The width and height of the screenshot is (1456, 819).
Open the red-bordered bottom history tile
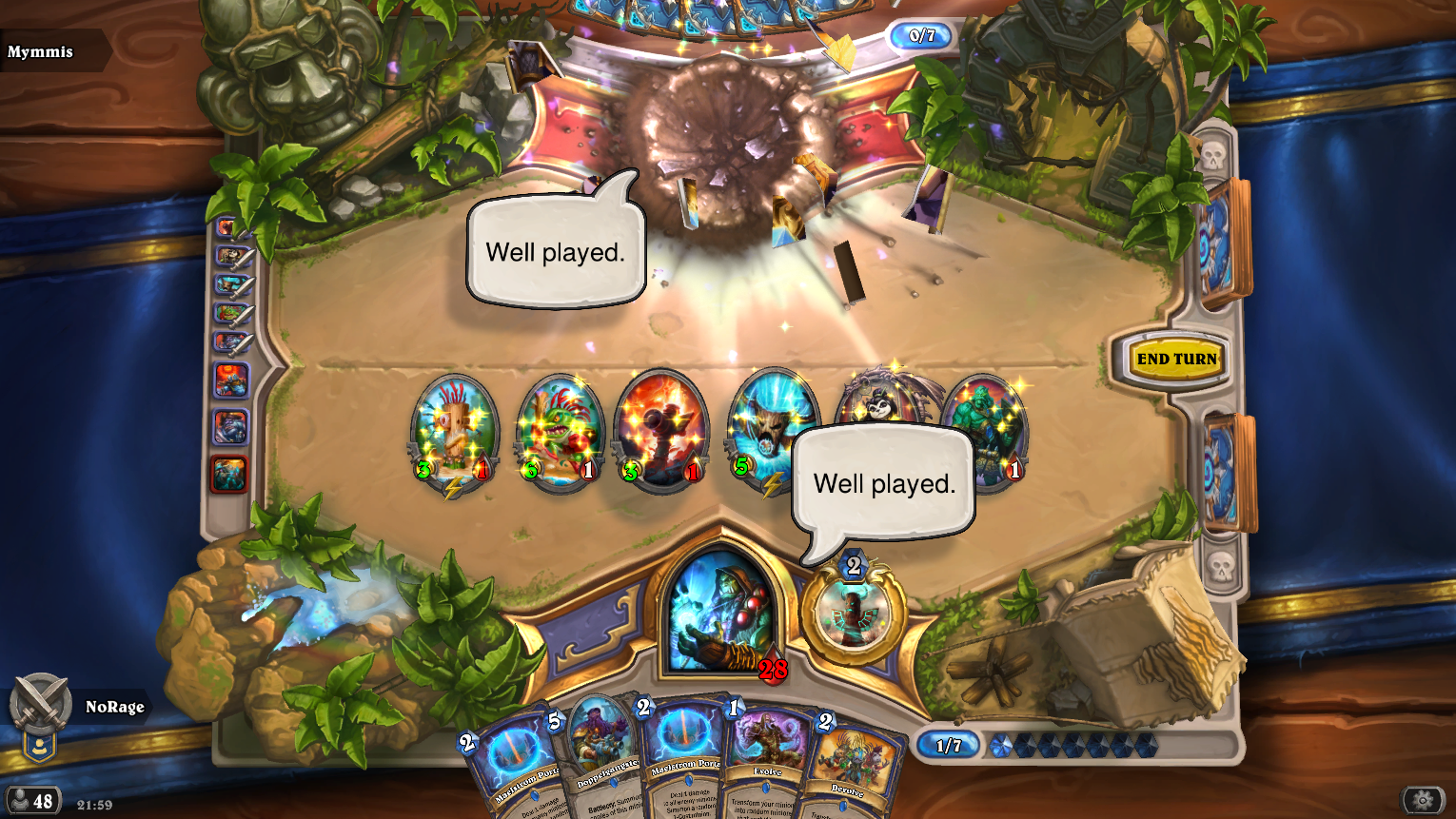point(229,474)
